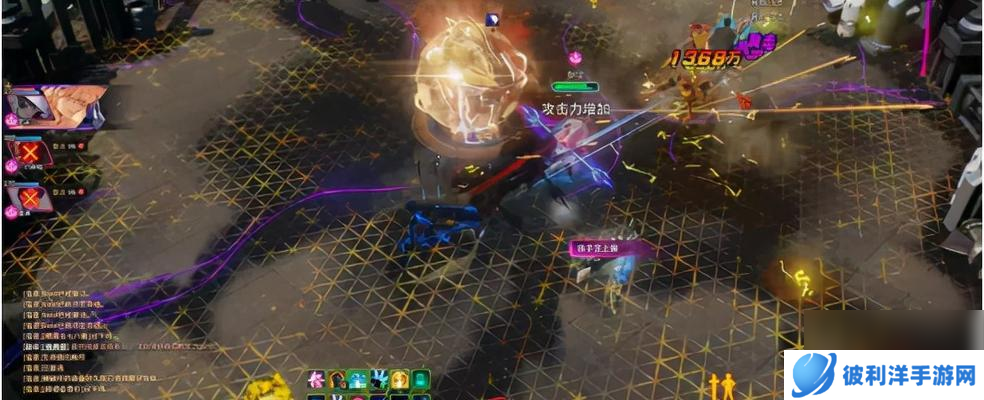This screenshot has width=984, height=400.
Task: Activate the green lantern skill icon
Action: pyautogui.click(x=421, y=379)
